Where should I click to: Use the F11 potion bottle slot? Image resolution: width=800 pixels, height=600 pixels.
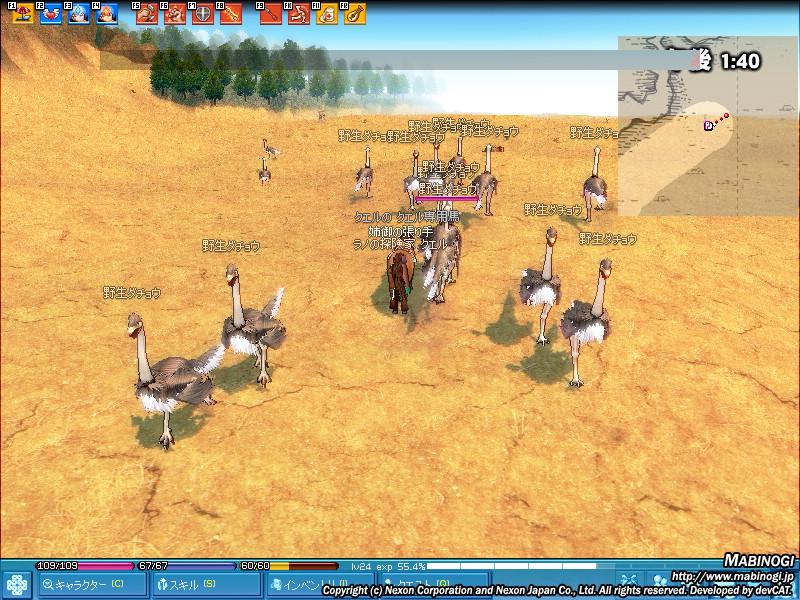pos(327,14)
